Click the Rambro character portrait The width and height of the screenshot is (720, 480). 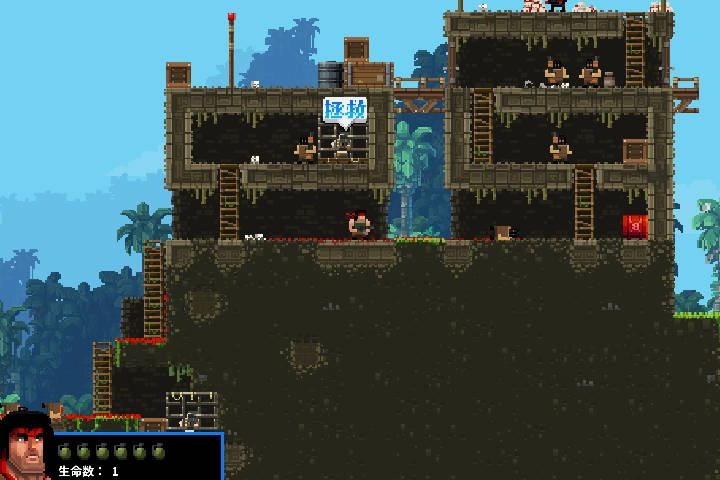[x=26, y=449]
